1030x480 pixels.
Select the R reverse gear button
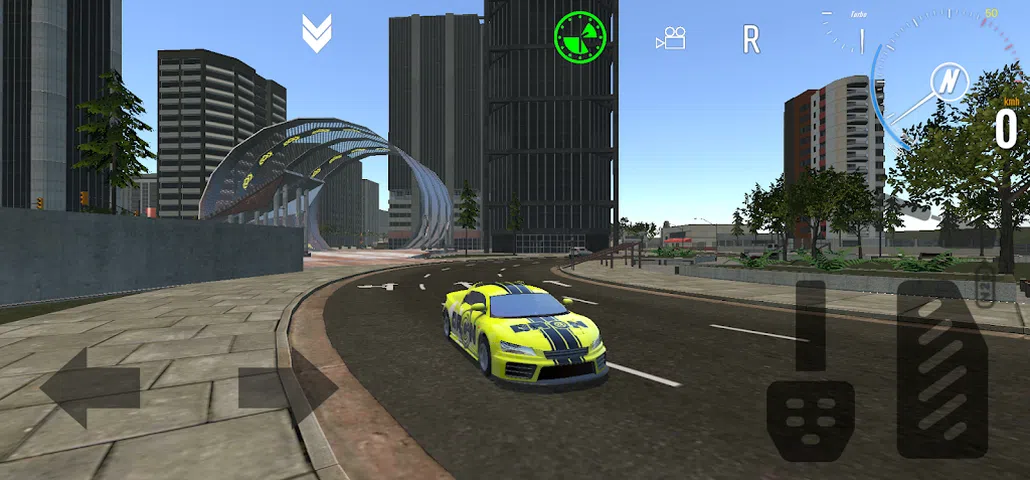[751, 39]
